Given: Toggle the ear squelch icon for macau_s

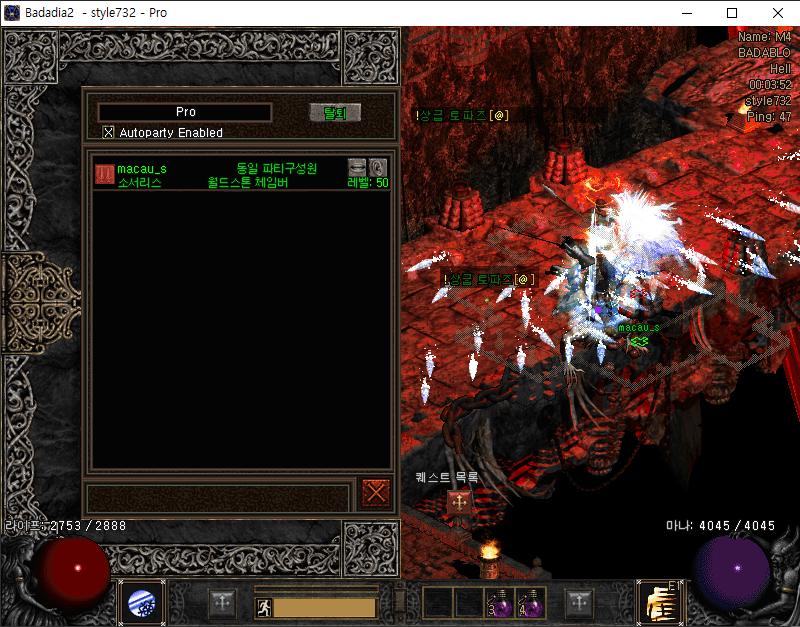Looking at the screenshot, I should 377,167.
